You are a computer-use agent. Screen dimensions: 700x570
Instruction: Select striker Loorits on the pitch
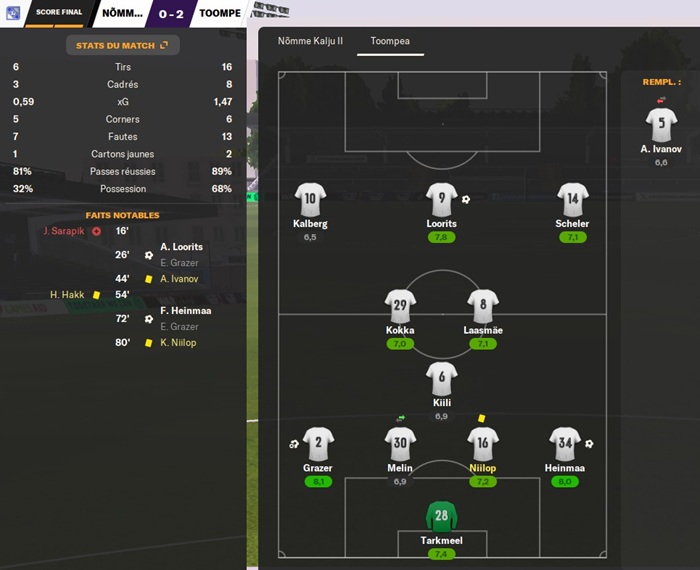(x=441, y=199)
